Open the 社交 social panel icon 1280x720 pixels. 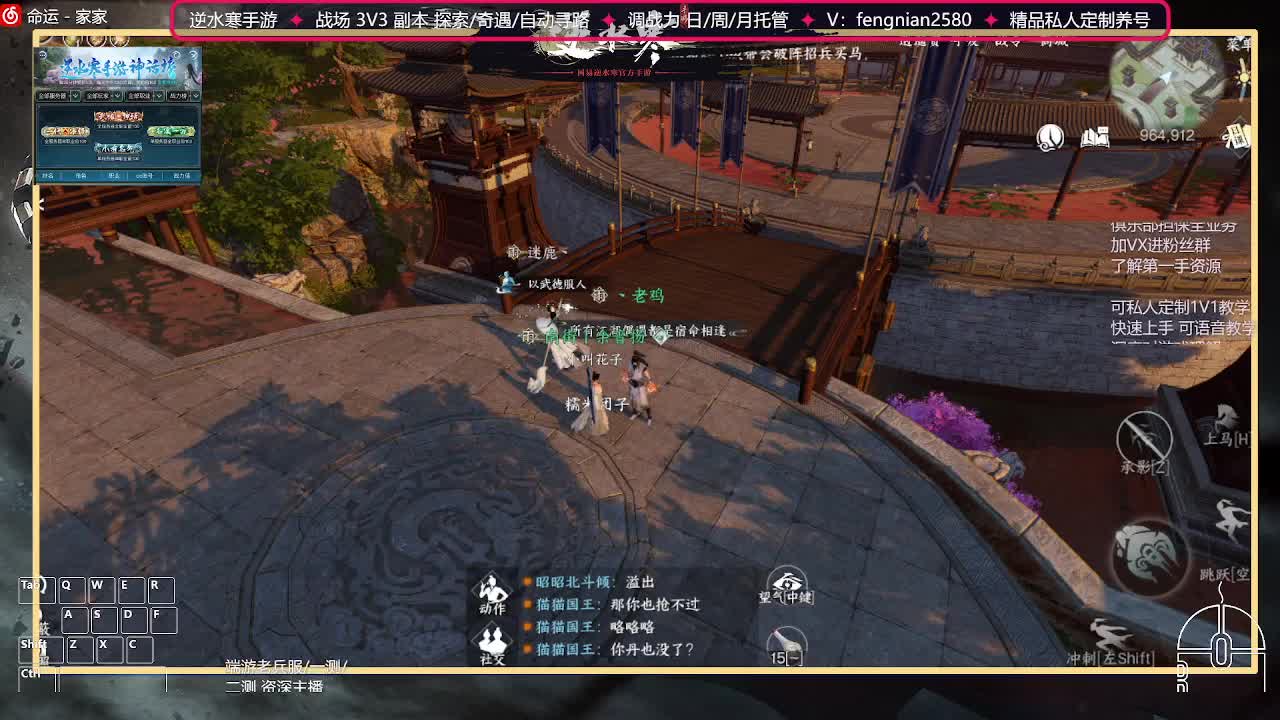point(490,641)
